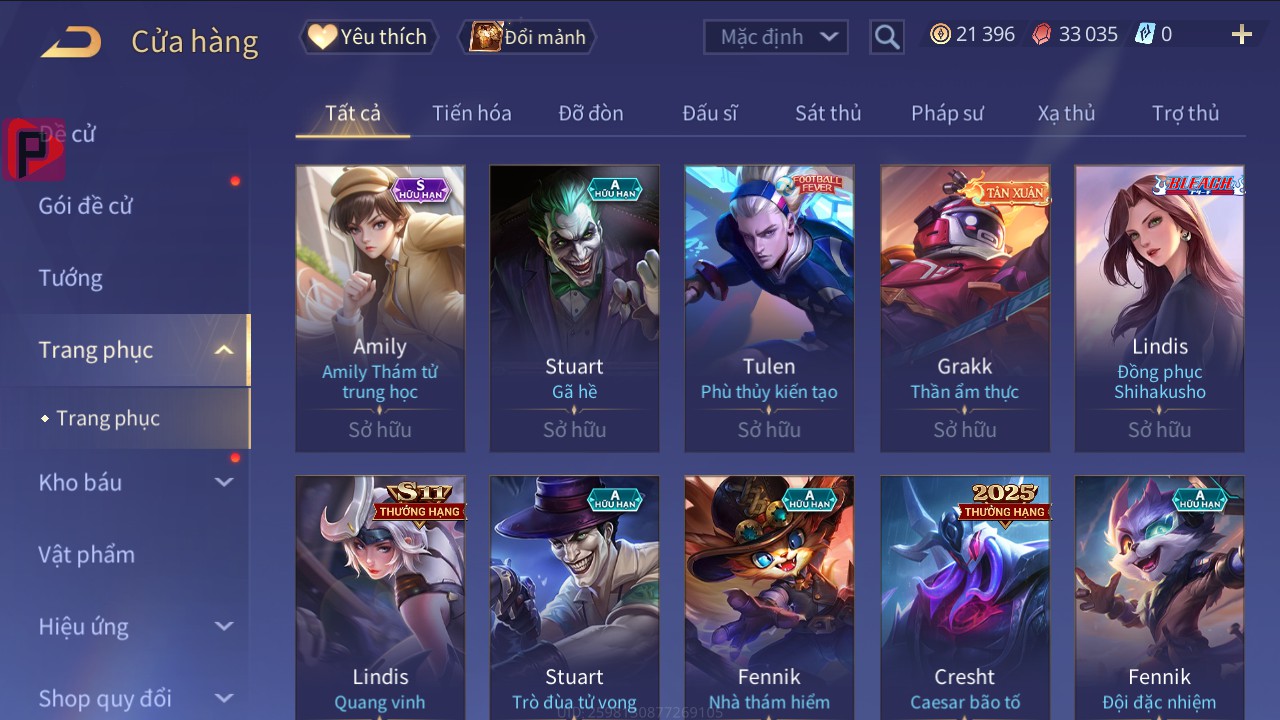Open the Yêu thích favorites list
The image size is (1280, 720).
pos(368,37)
